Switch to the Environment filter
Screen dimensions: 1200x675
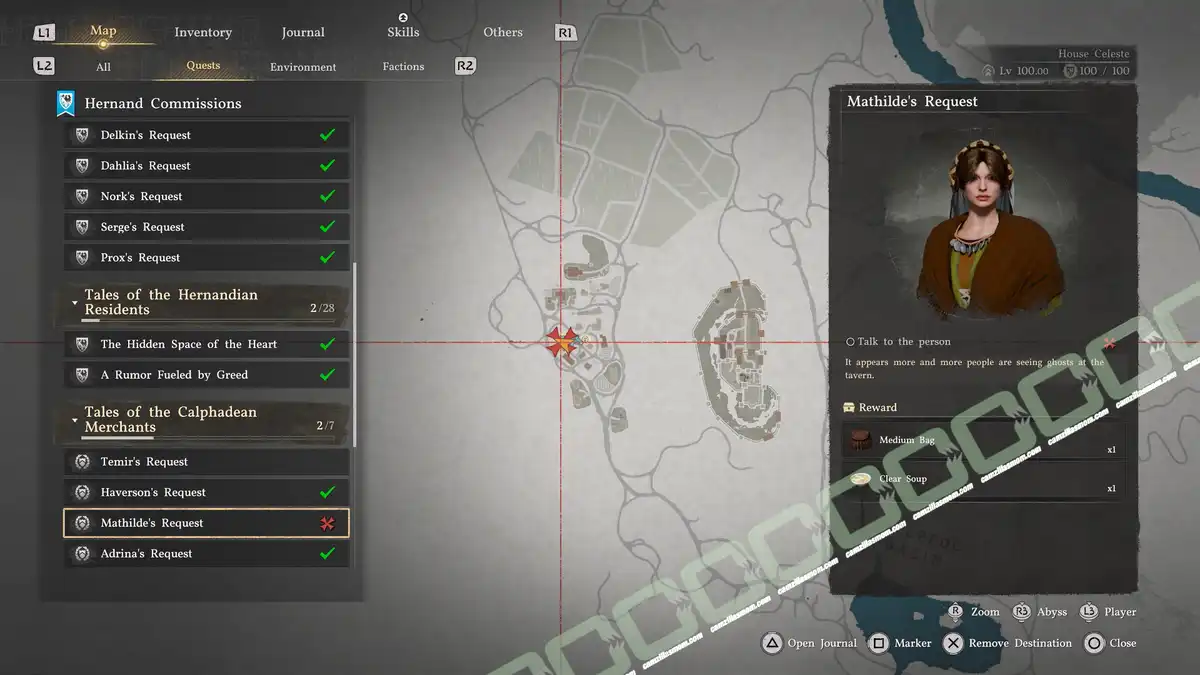303,67
